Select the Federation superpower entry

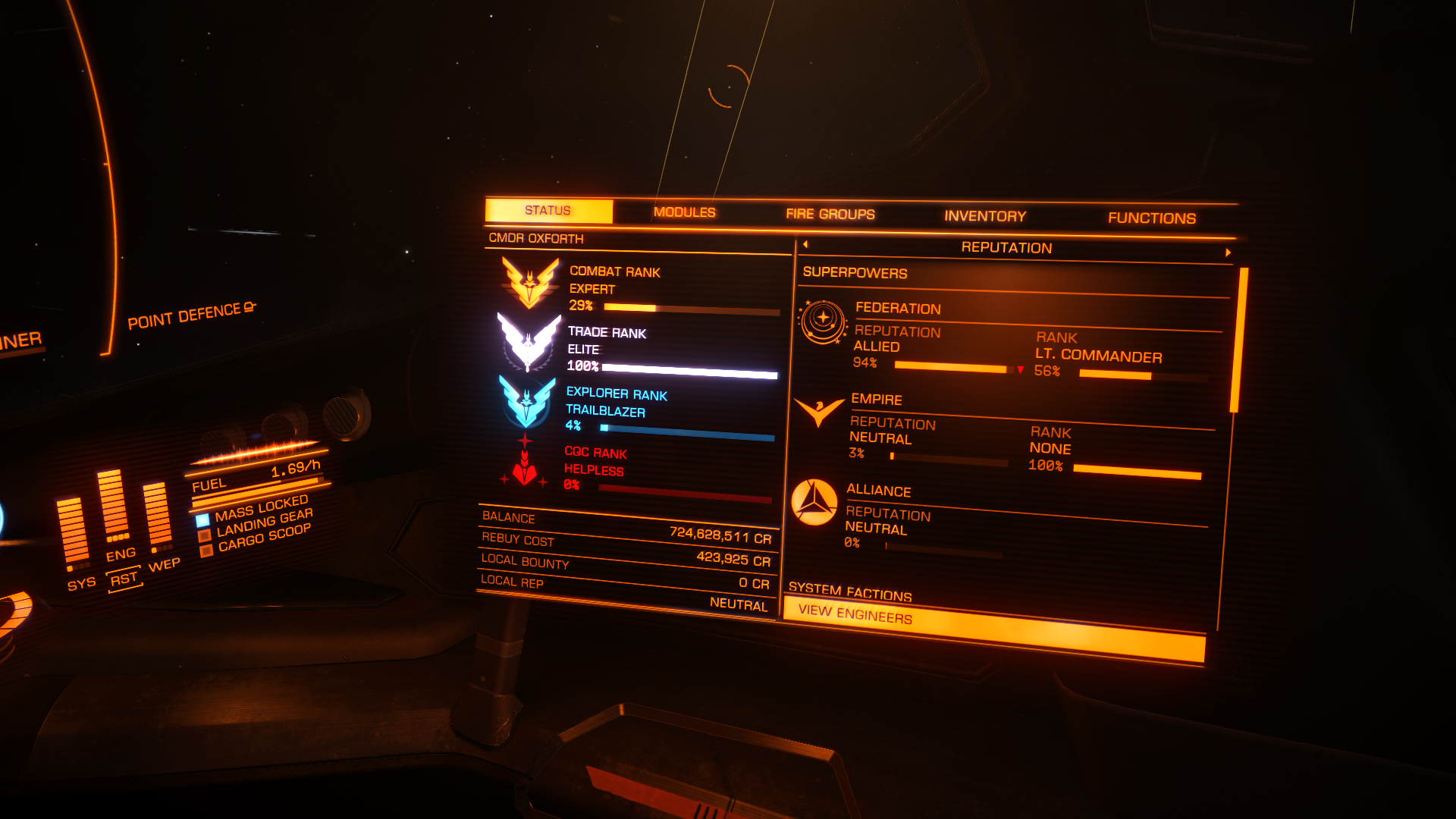898,308
